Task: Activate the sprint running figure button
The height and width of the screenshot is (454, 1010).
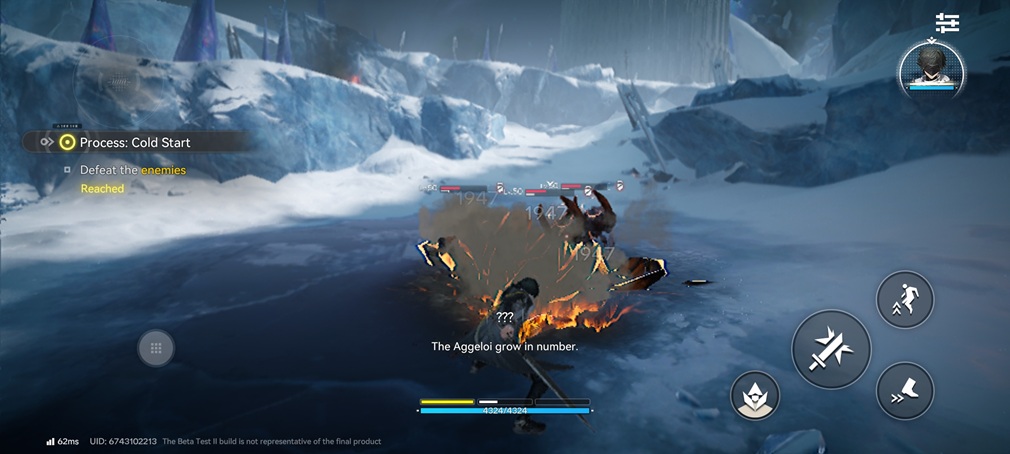Action: (x=905, y=299)
